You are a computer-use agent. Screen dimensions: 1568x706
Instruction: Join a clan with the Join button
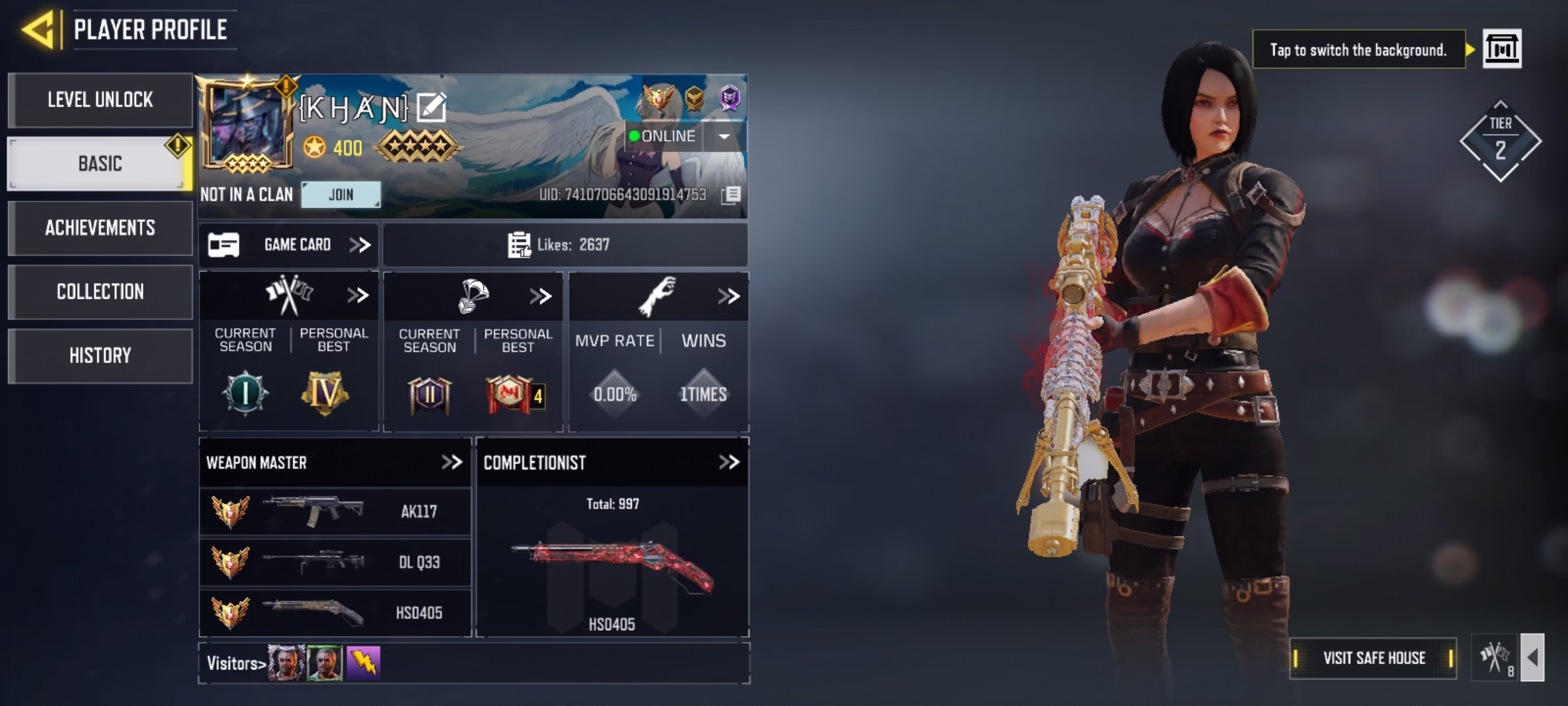(x=340, y=195)
